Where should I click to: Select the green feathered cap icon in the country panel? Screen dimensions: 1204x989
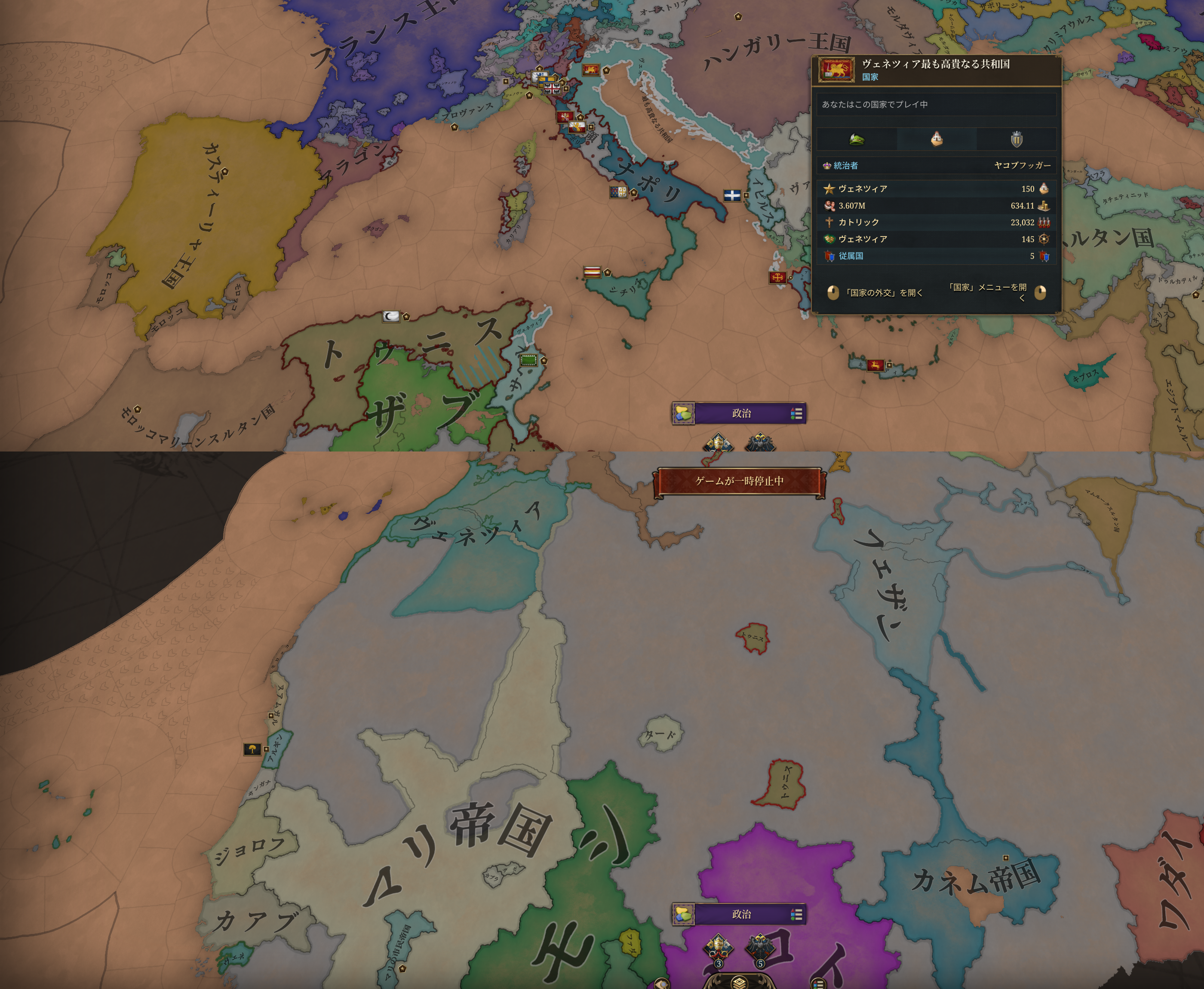[x=856, y=139]
